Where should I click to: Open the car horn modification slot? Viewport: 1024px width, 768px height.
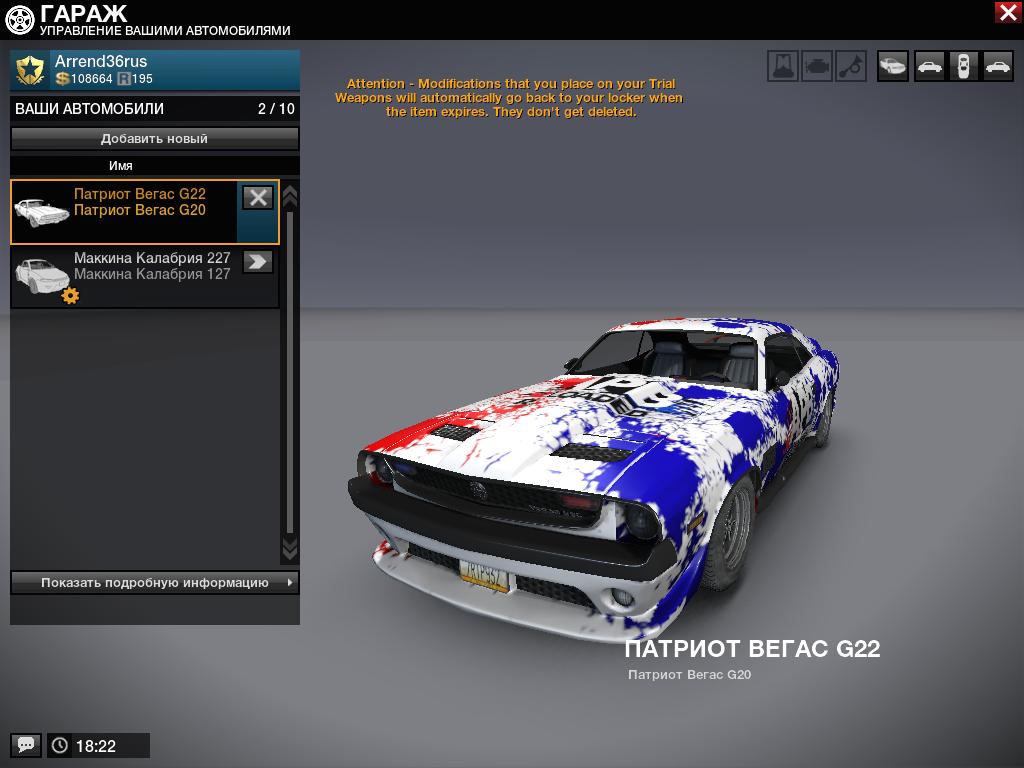(x=851, y=66)
